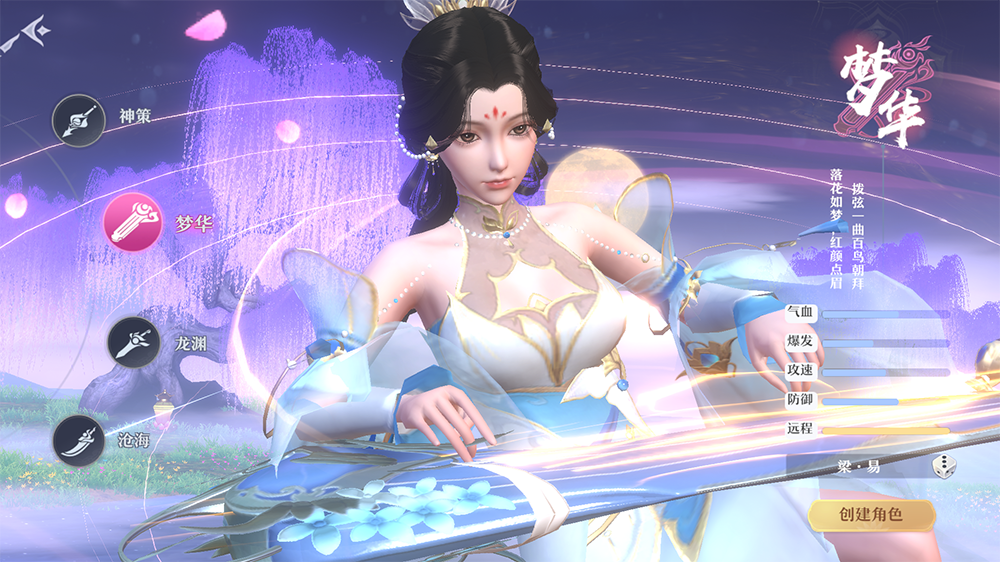Choose the 梦华 class icon

(133, 223)
